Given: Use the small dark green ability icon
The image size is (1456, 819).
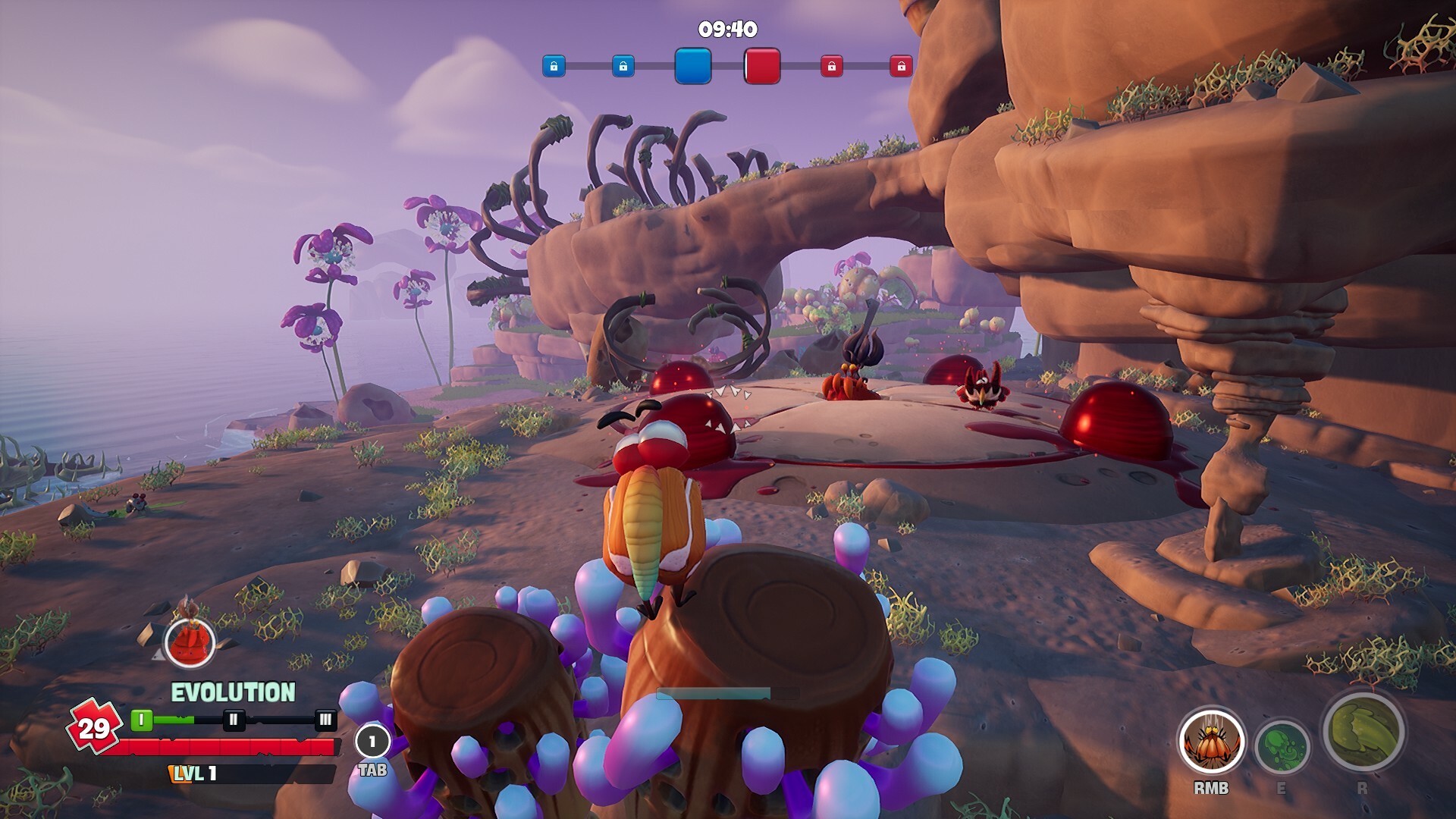Looking at the screenshot, I should (x=1282, y=748).
